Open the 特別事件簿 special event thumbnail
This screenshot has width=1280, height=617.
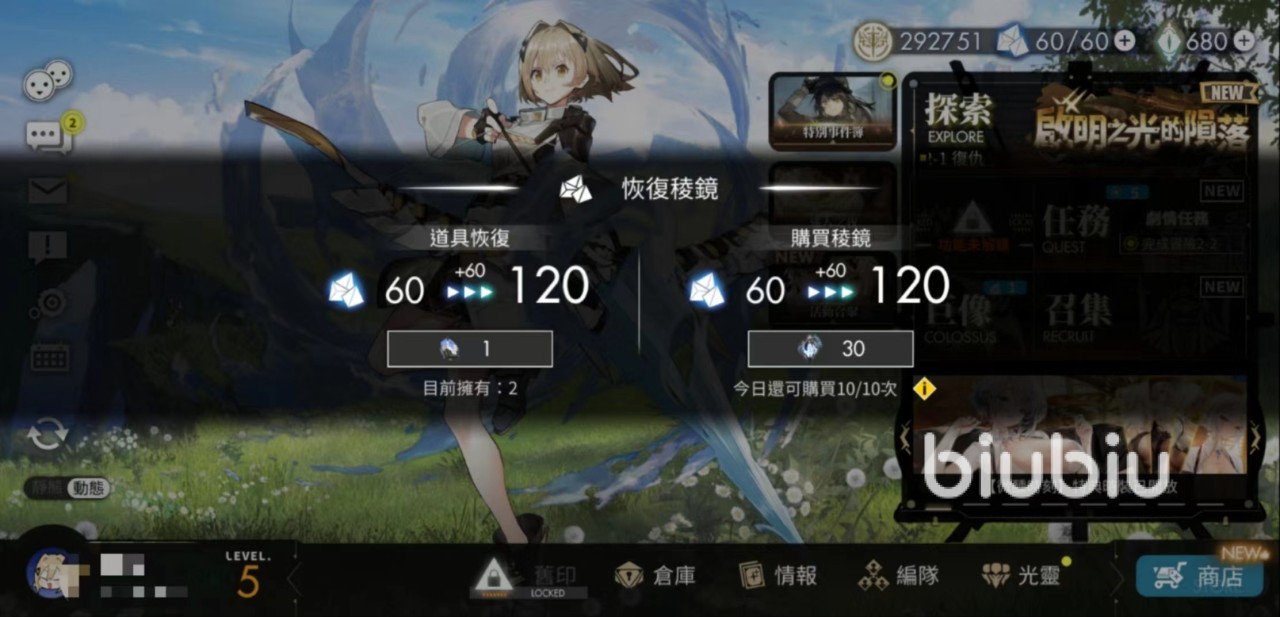click(832, 111)
